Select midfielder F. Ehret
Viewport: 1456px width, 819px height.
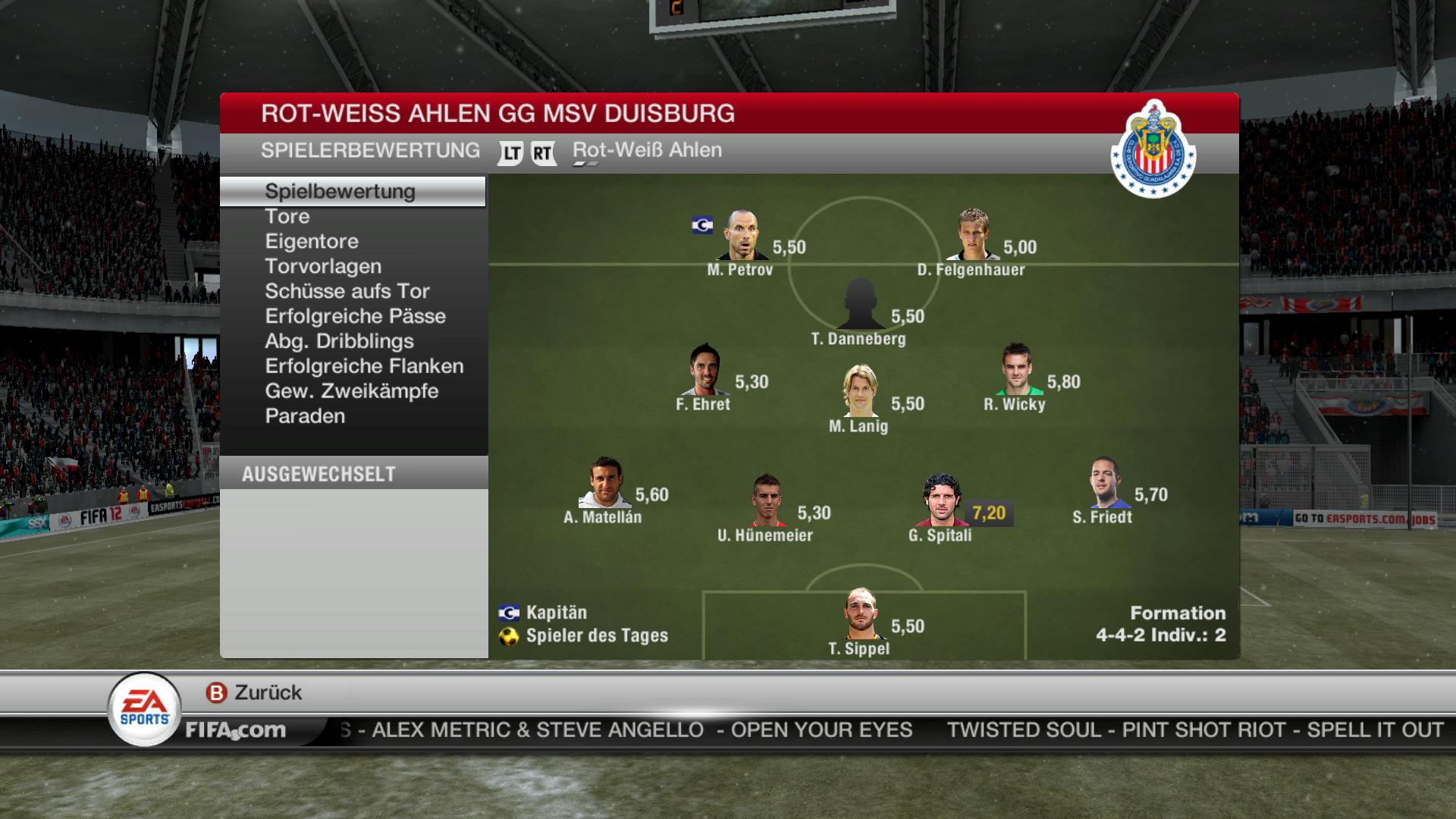click(x=704, y=370)
